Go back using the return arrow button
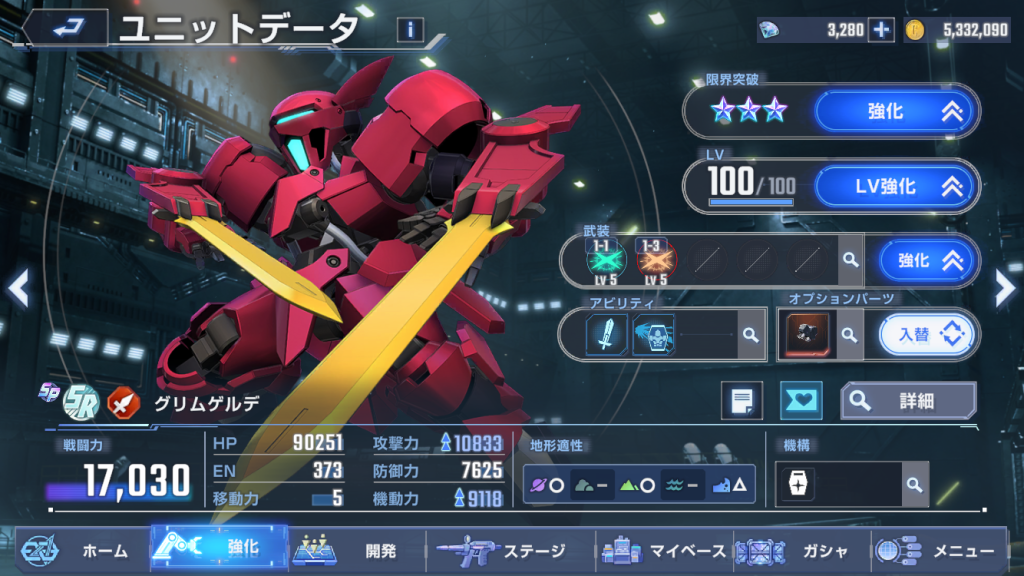This screenshot has width=1024, height=576. point(66,27)
